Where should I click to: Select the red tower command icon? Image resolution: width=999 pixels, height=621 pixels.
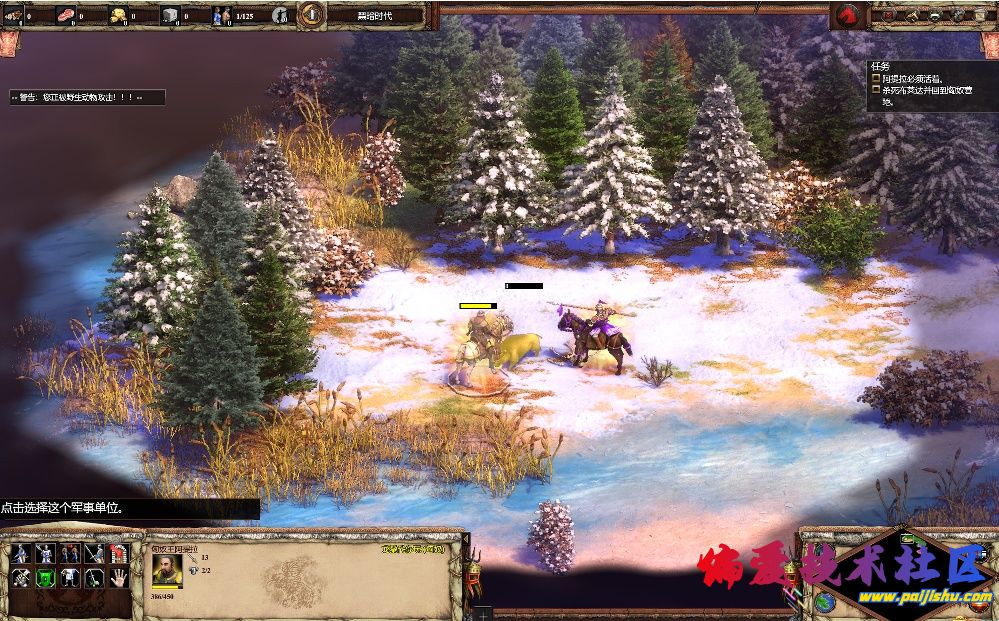tap(118, 553)
